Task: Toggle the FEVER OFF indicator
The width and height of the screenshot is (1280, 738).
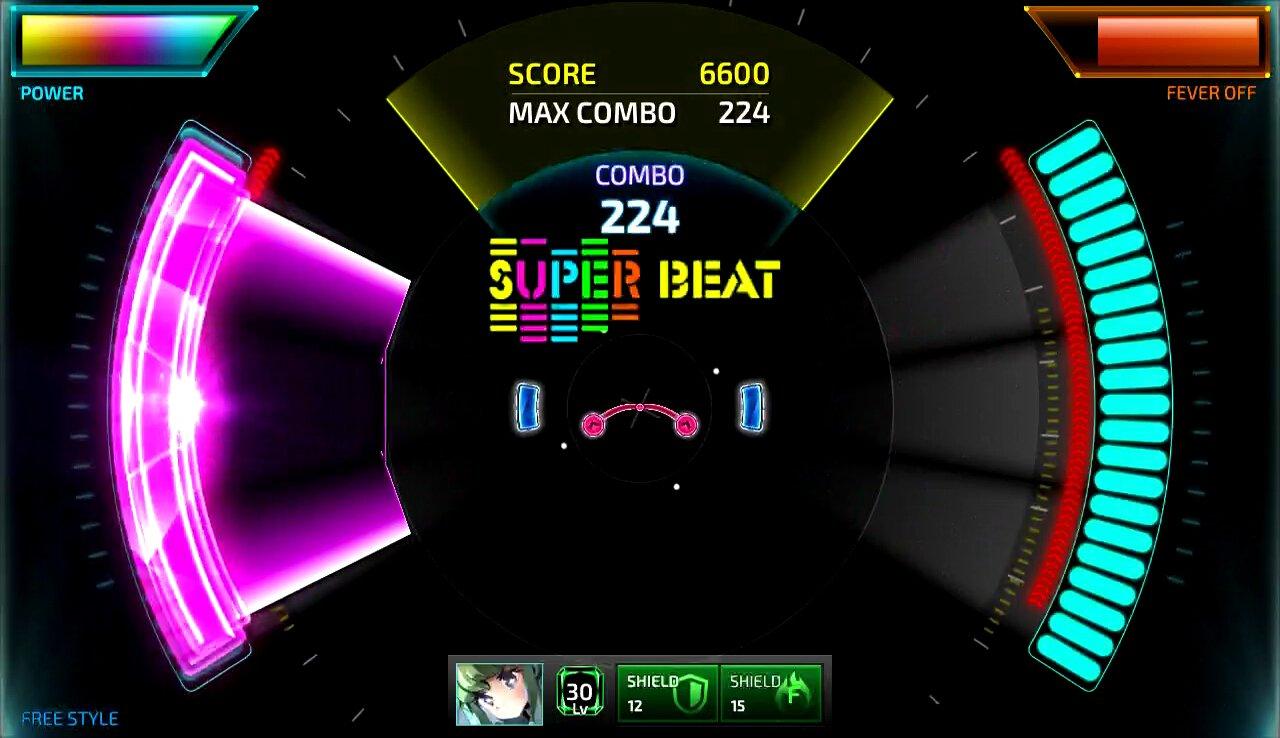Action: coord(1212,93)
